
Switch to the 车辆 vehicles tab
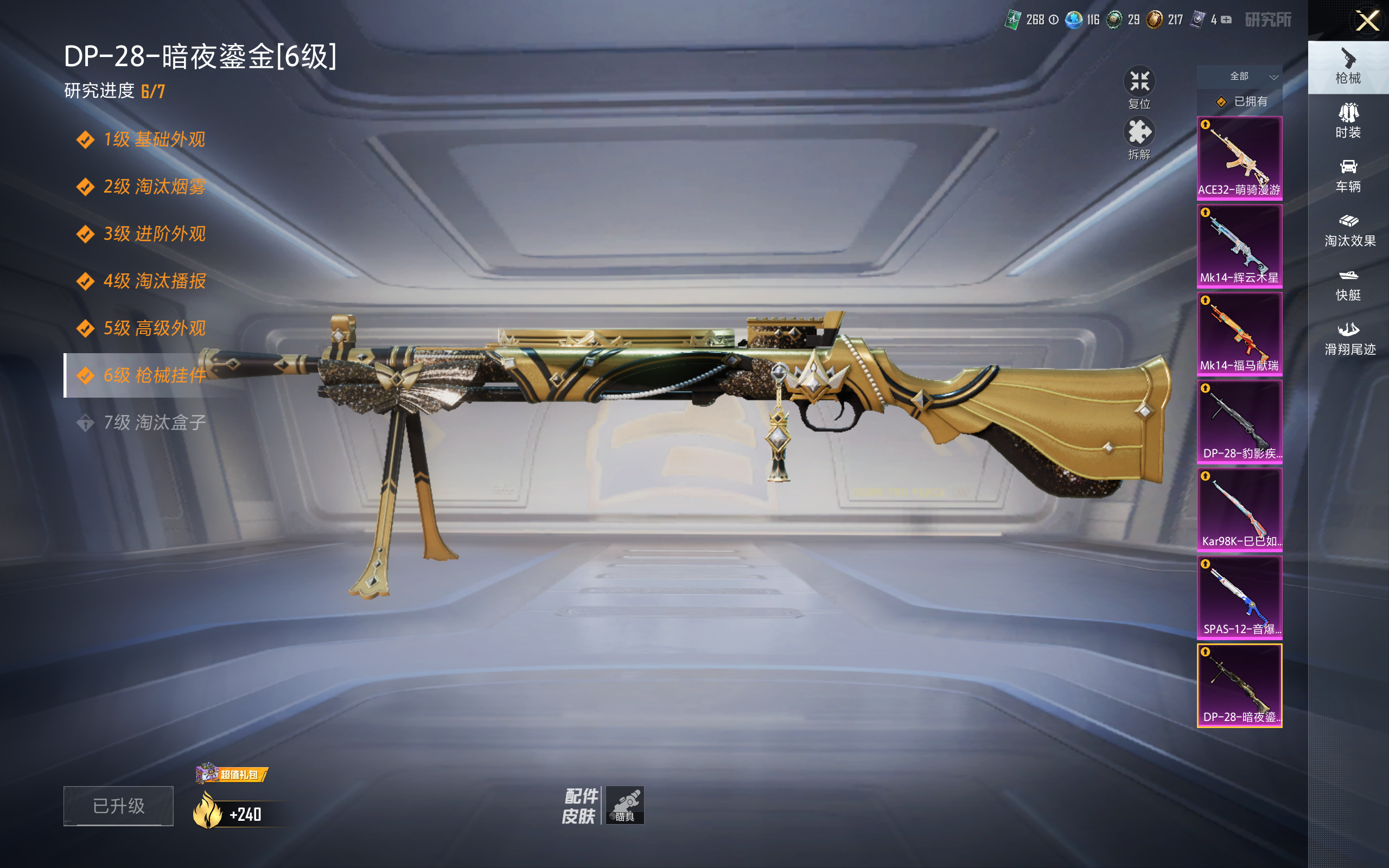click(1348, 176)
